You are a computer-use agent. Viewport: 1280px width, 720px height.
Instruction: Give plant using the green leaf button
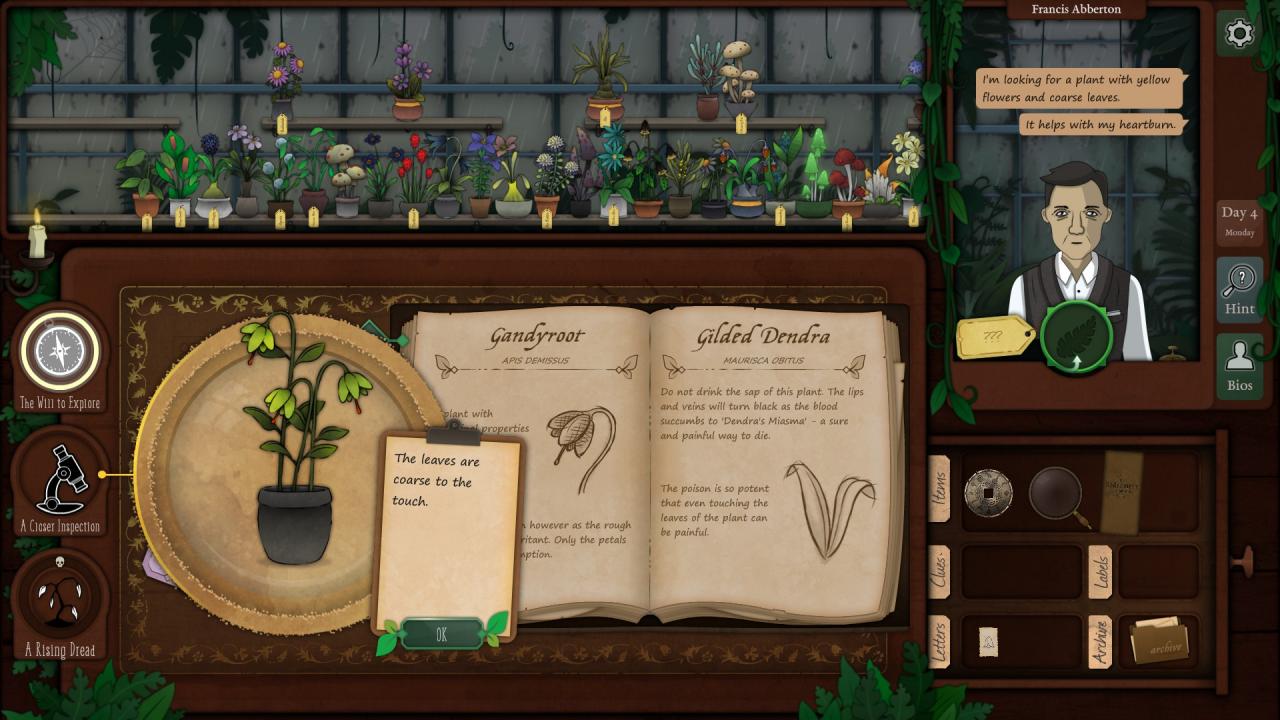pyautogui.click(x=1076, y=338)
